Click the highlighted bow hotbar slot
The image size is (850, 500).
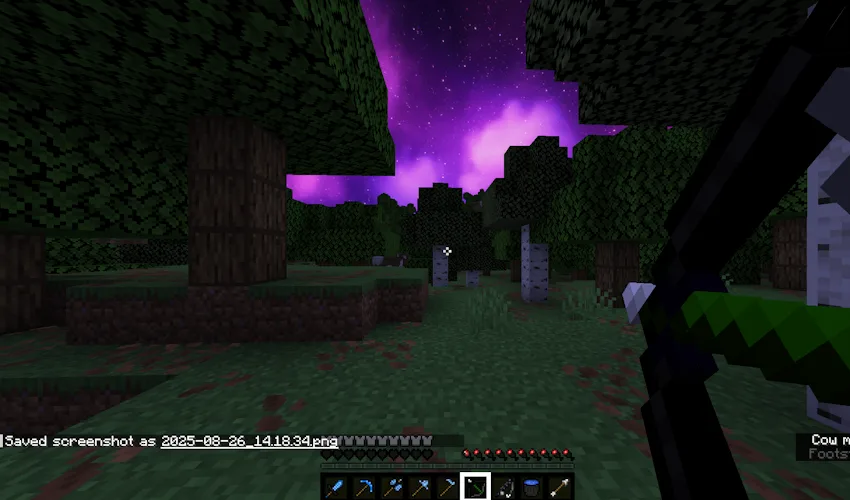click(x=475, y=486)
